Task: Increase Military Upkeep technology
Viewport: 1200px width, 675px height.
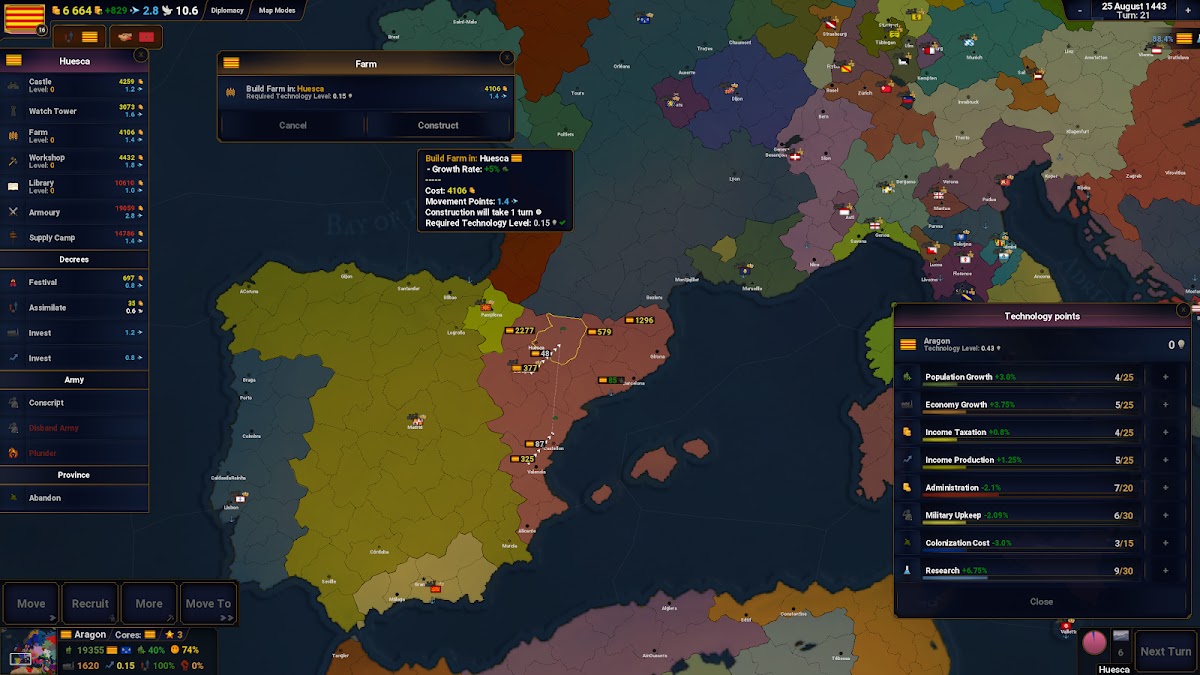Action: point(1165,516)
